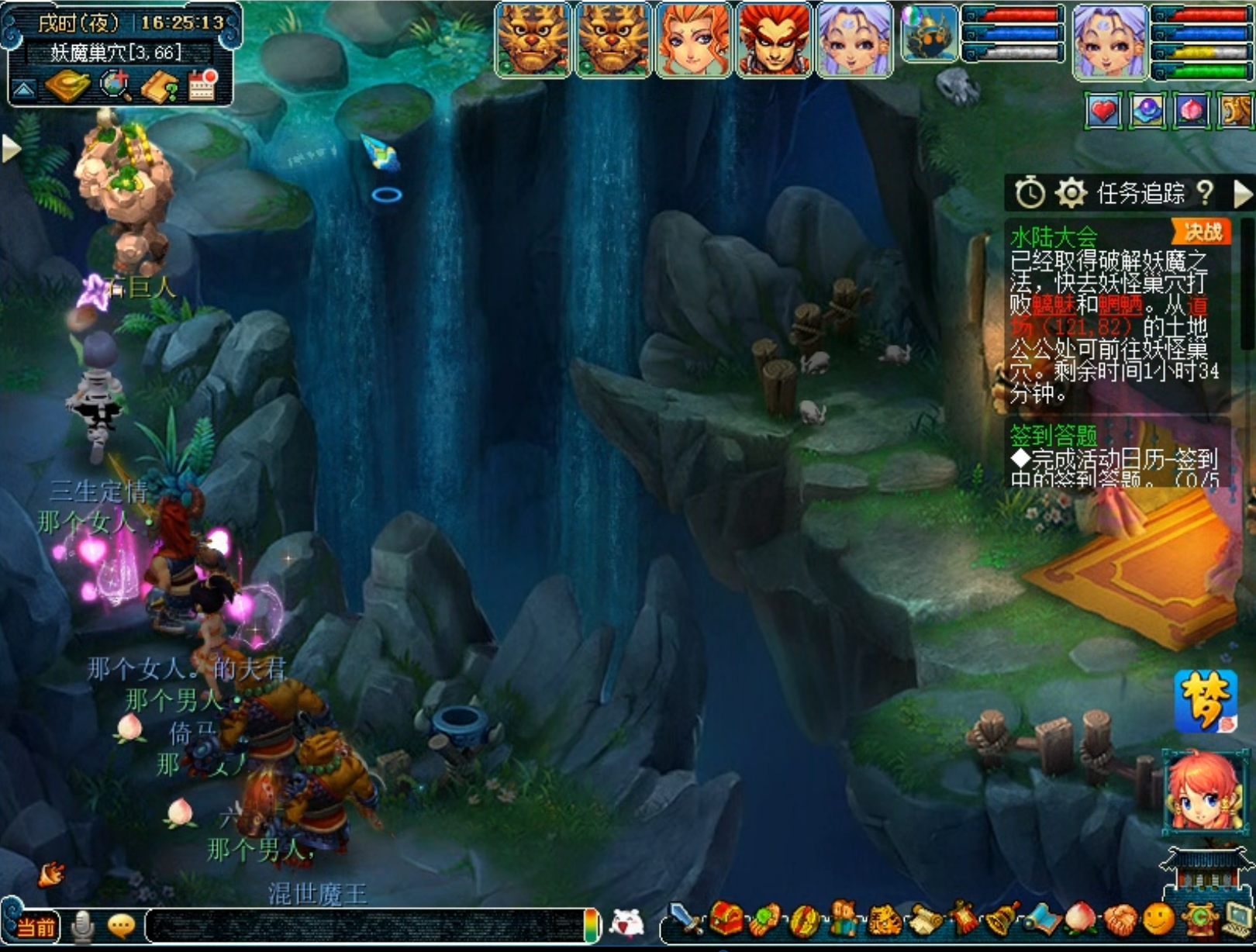Open quest tracker help question mark
This screenshot has width=1256, height=952.
tap(1205, 193)
